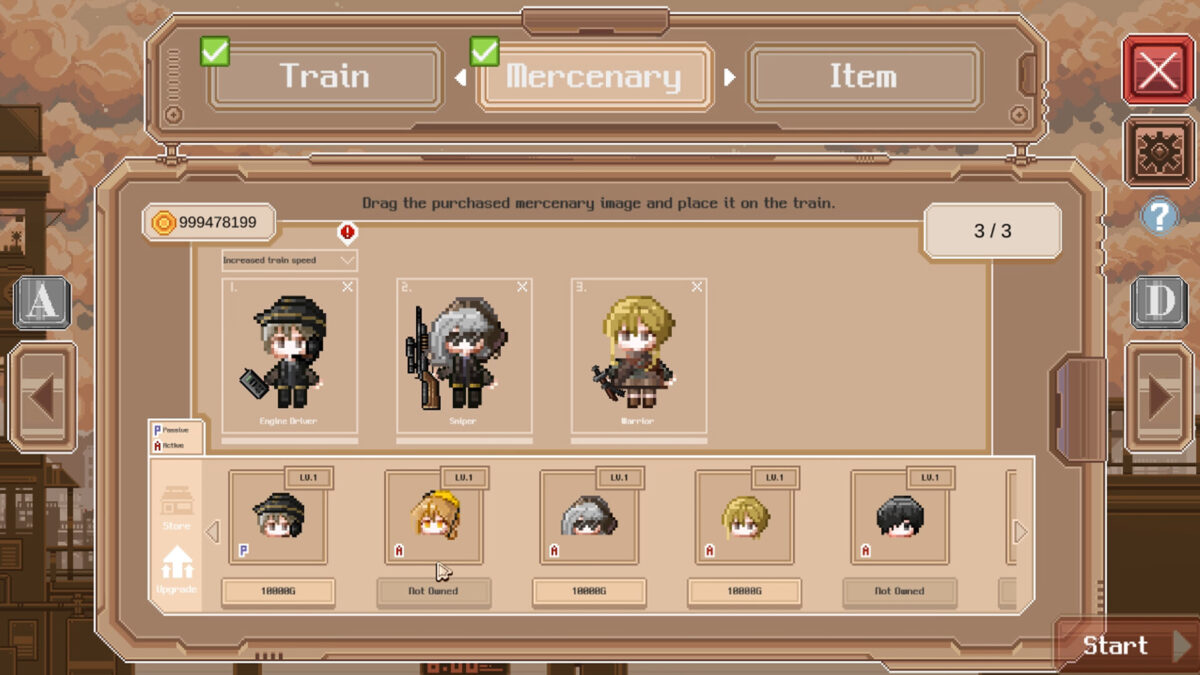Viewport: 1200px width, 675px height.
Task: Open the Item tab
Action: (862, 76)
